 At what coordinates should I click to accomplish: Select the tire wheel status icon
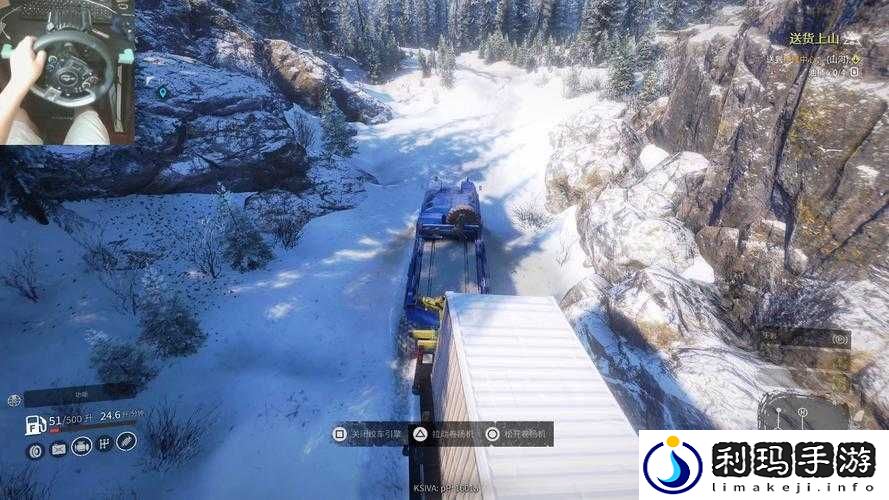(36, 451)
